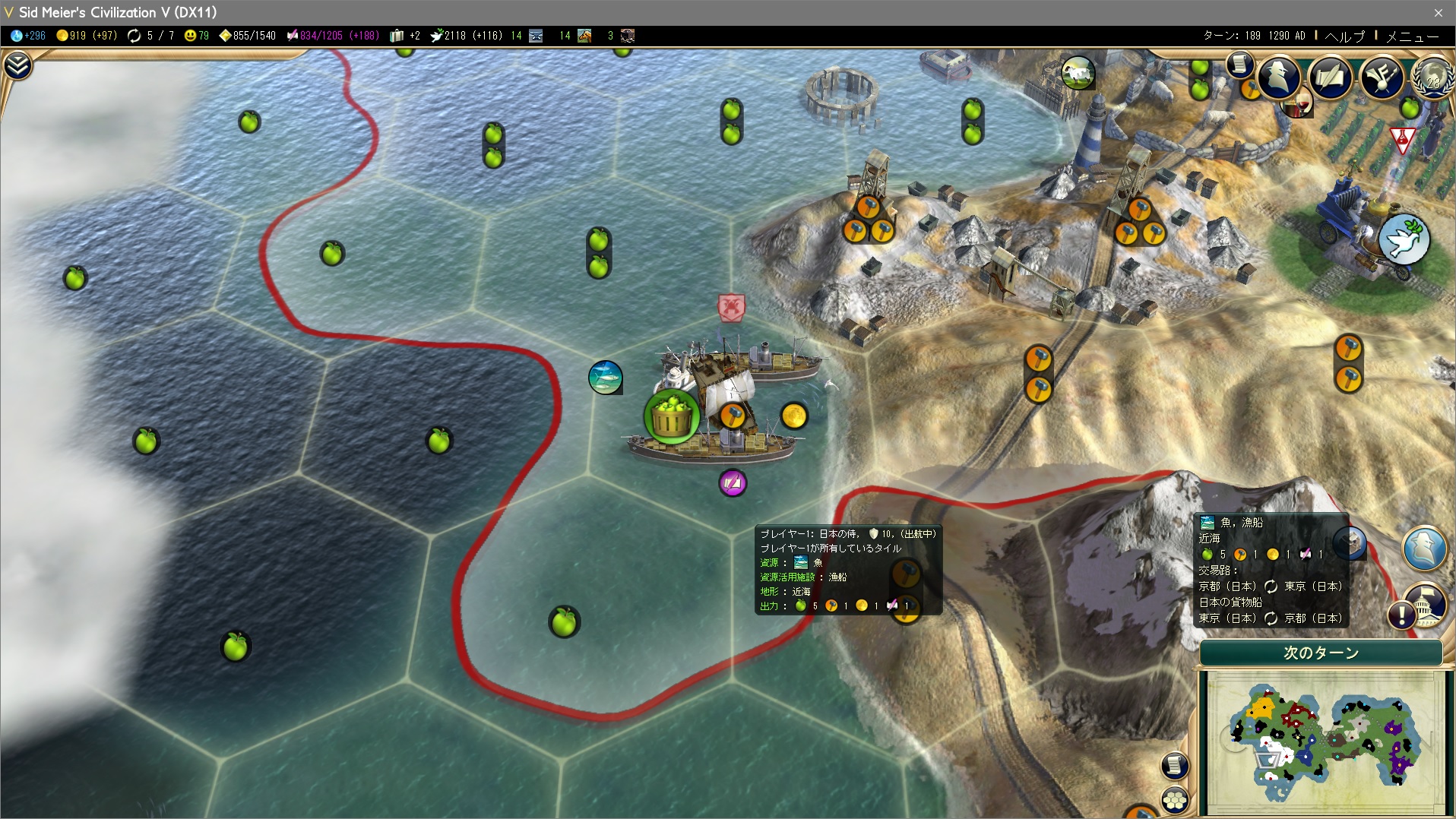This screenshot has height=819, width=1456.
Task: Open the light-blue spy notification
Action: (x=1425, y=546)
